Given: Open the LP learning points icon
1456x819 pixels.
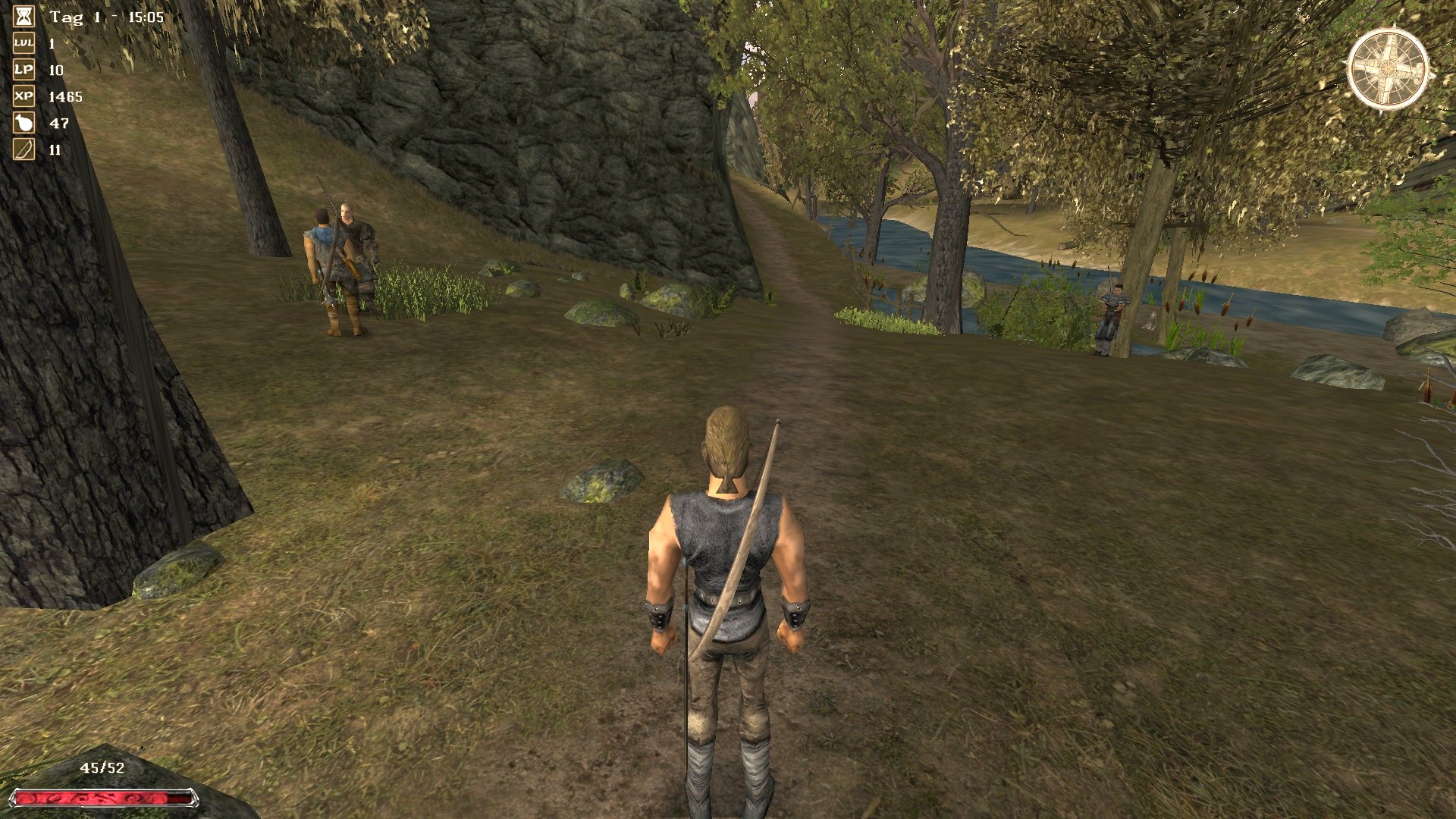Looking at the screenshot, I should point(24,70).
